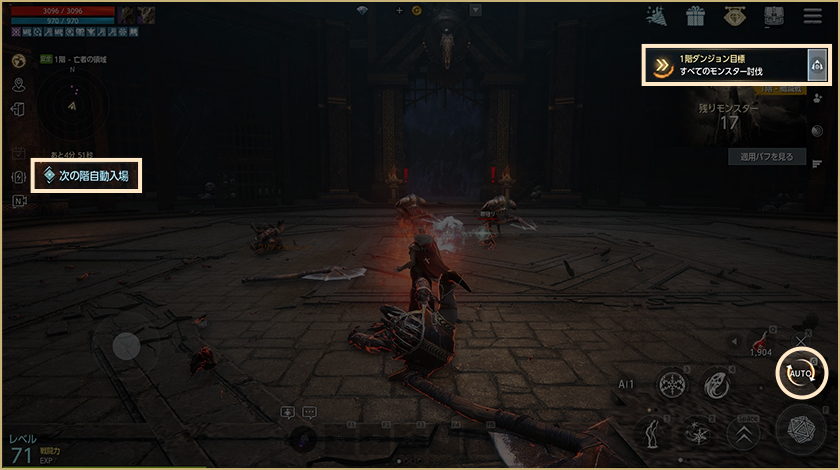
Task: Open the backpack inventory icon
Action: click(773, 16)
